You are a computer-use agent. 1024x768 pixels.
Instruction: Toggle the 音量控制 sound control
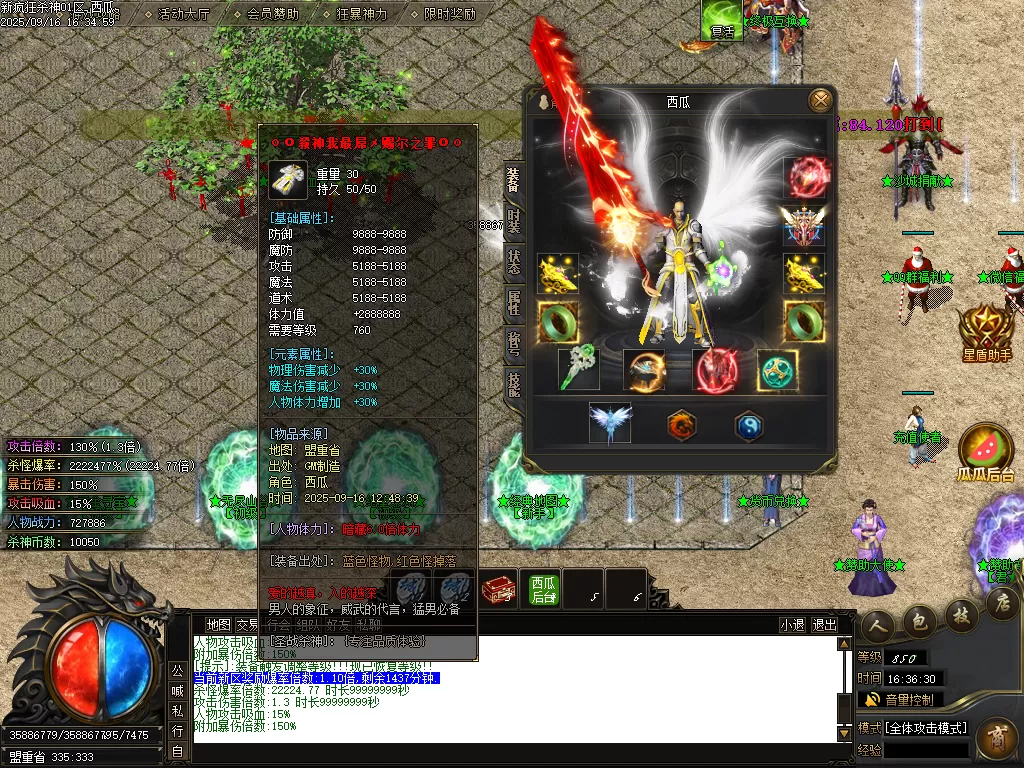point(900,700)
